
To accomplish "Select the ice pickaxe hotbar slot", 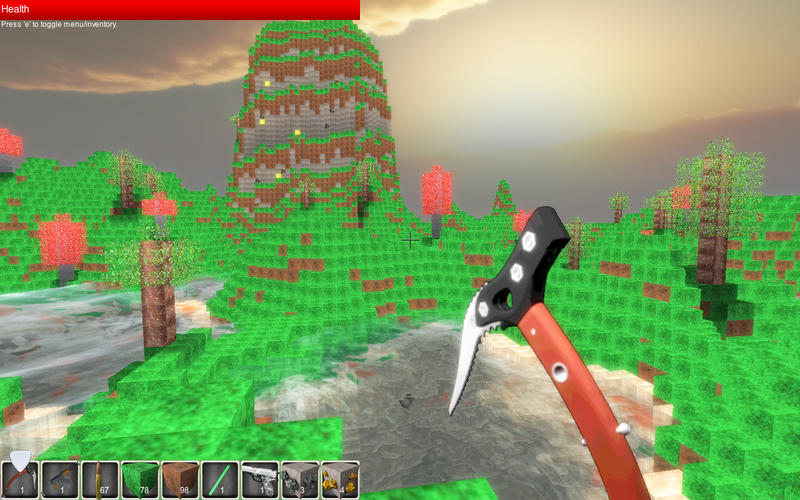I will point(20,479).
